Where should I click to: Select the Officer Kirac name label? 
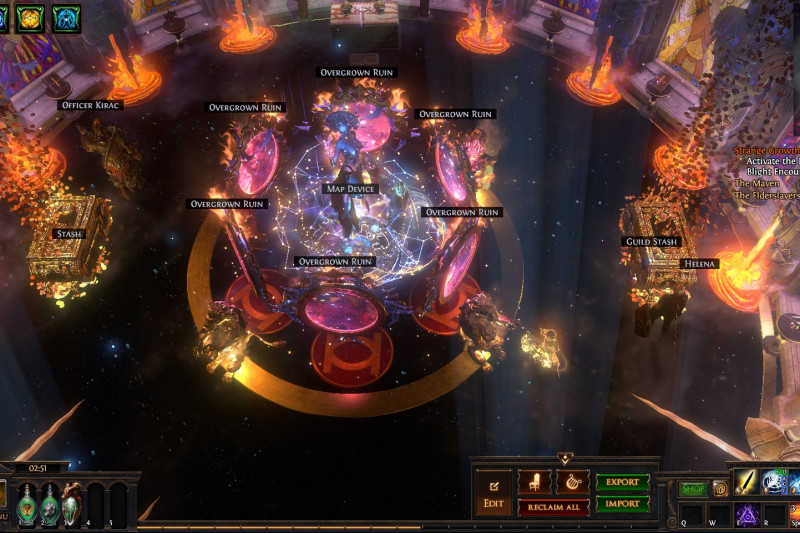click(x=91, y=105)
